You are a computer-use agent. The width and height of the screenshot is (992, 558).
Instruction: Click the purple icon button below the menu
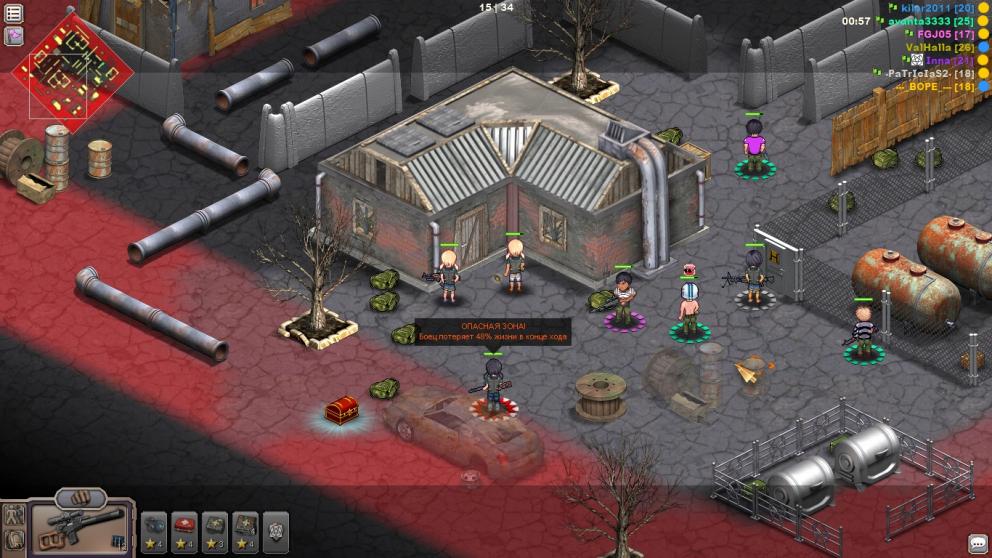pos(14,36)
